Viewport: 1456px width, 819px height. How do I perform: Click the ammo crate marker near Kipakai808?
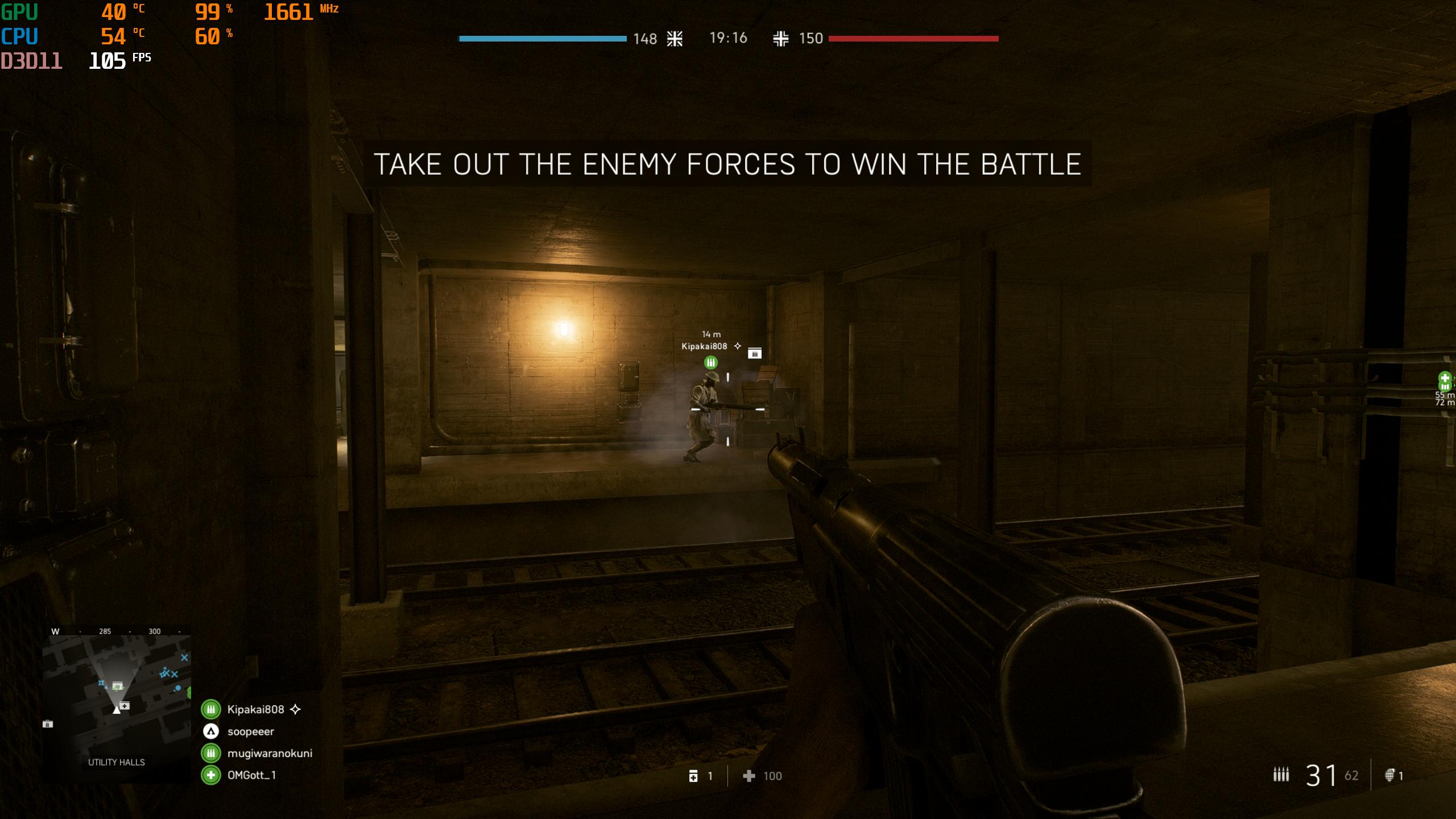tap(754, 353)
